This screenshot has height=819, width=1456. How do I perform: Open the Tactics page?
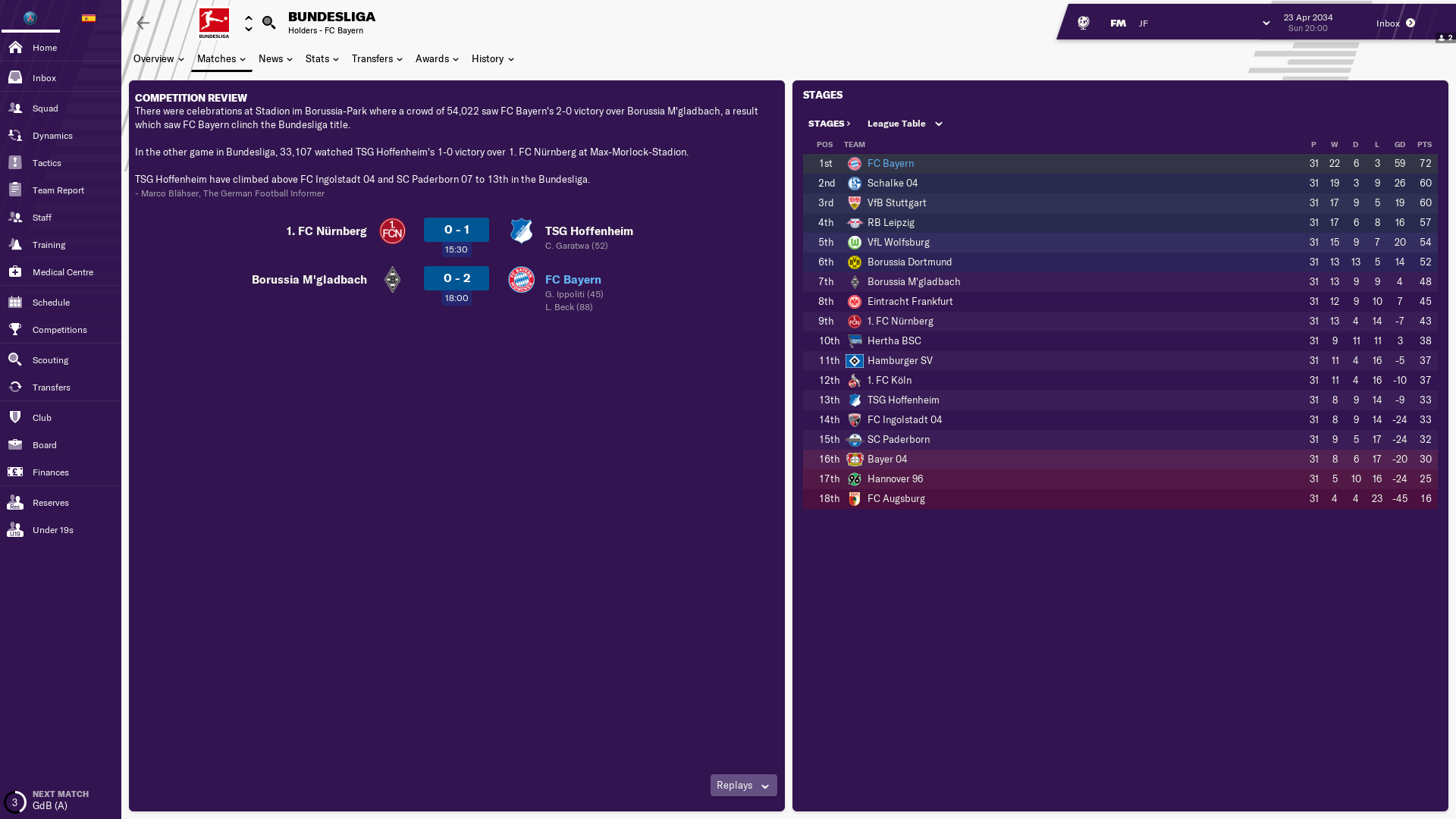point(46,163)
